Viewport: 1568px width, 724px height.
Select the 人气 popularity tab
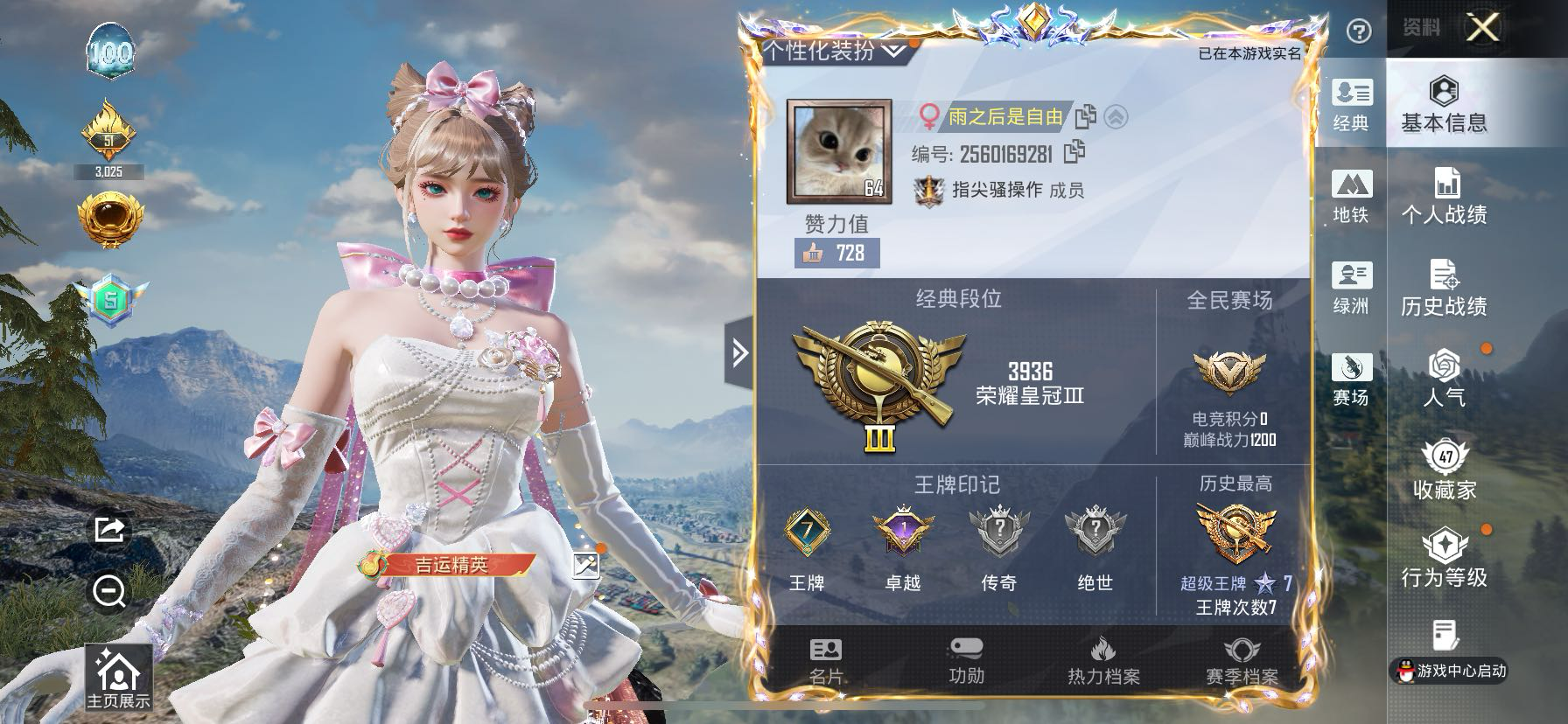1444,380
